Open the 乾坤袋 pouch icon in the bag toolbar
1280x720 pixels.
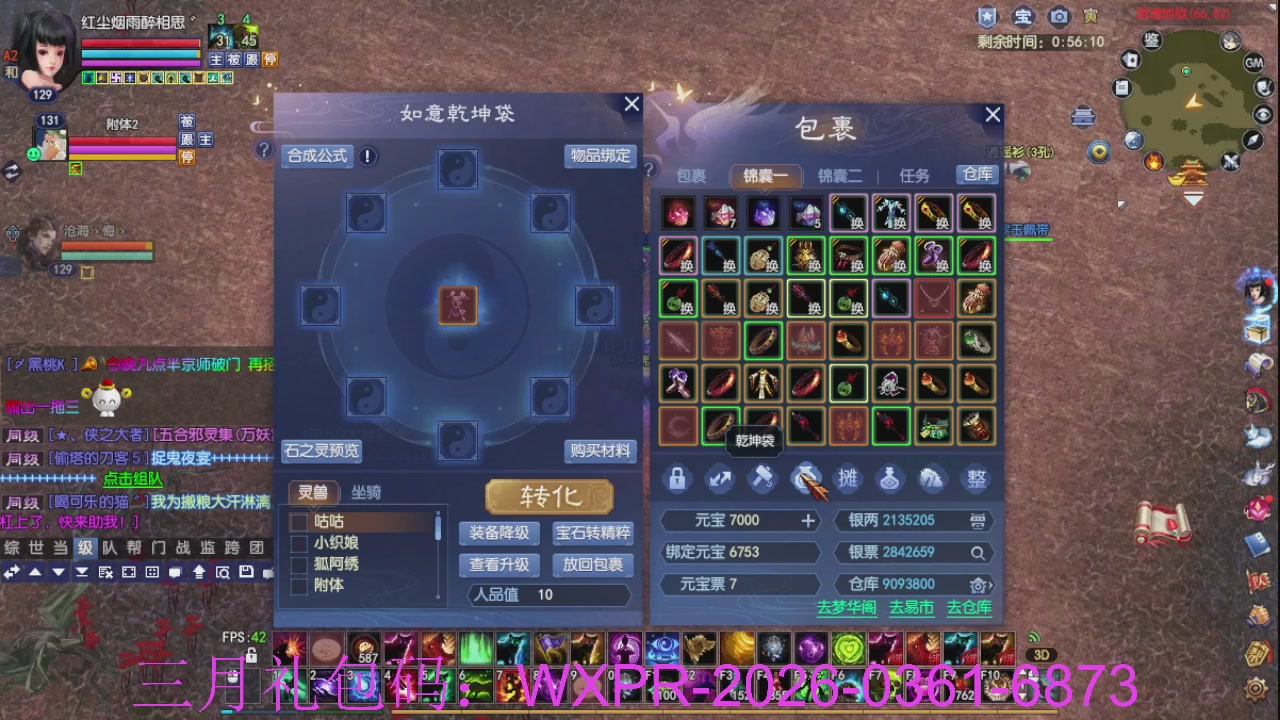point(805,479)
